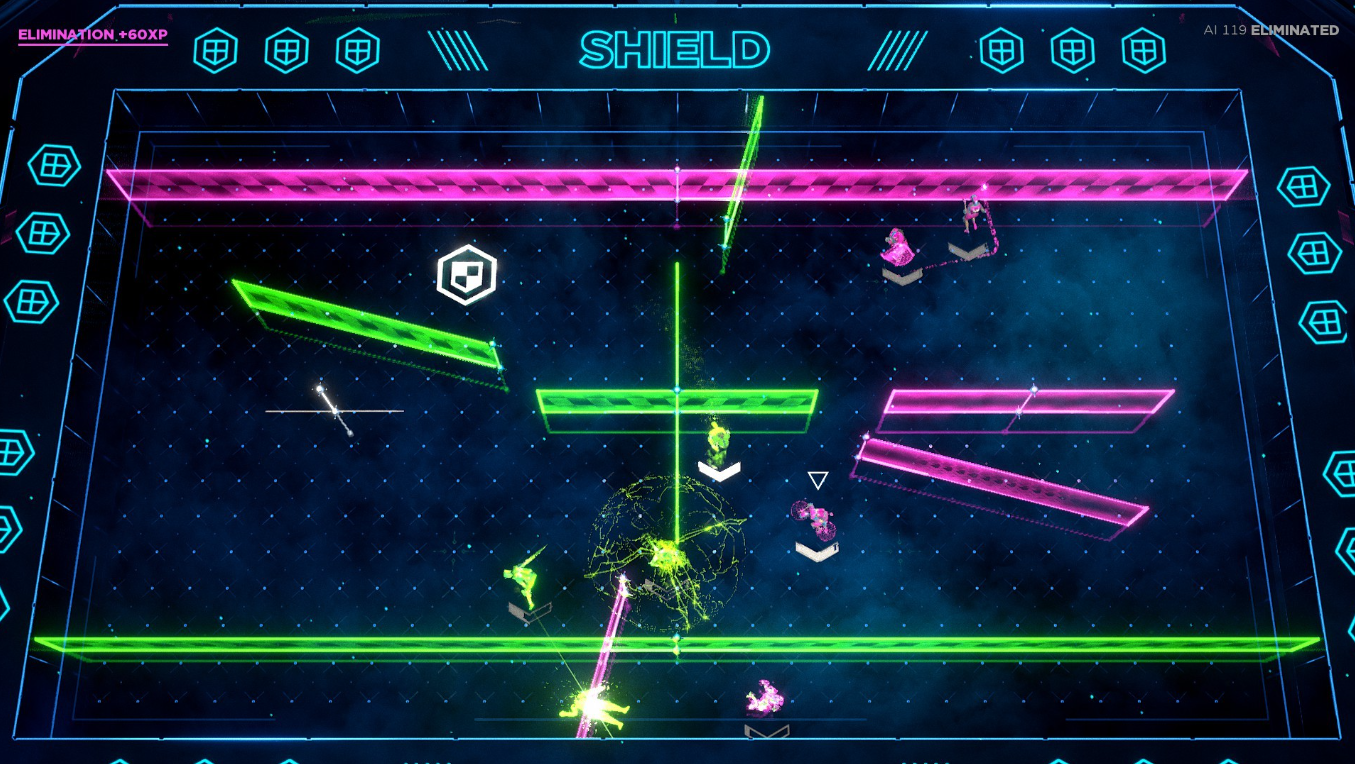
Task: Toggle the chevron marker under the pink mid-field player
Action: click(815, 549)
